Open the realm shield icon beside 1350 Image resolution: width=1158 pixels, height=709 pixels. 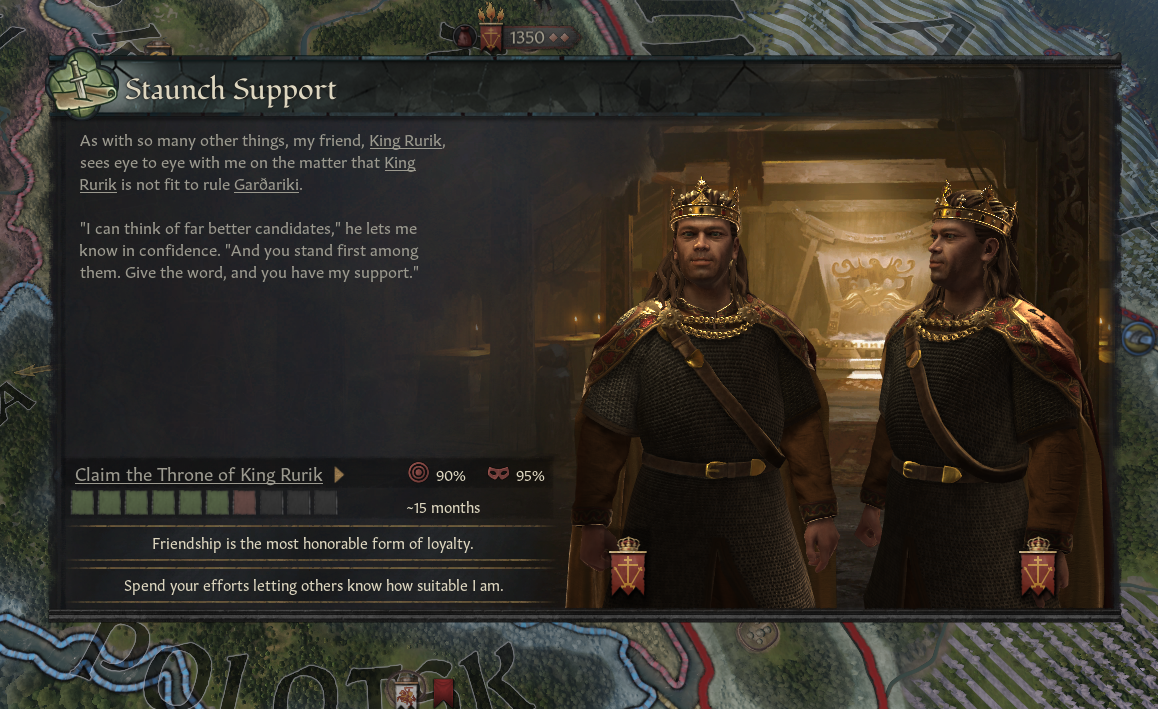pos(491,37)
